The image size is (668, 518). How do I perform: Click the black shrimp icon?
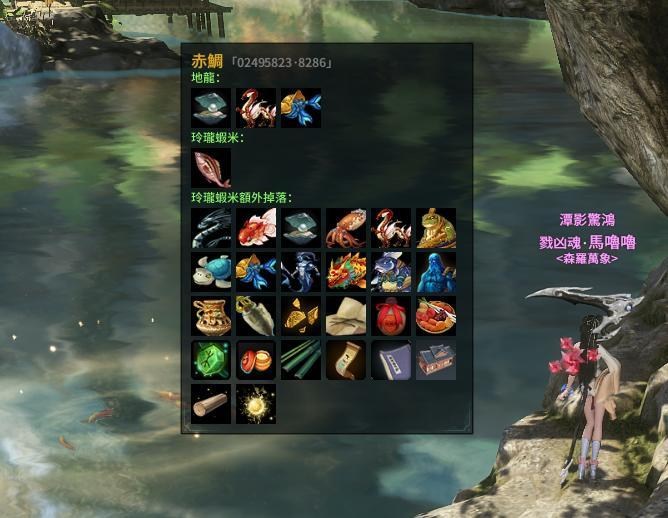pos(211,228)
